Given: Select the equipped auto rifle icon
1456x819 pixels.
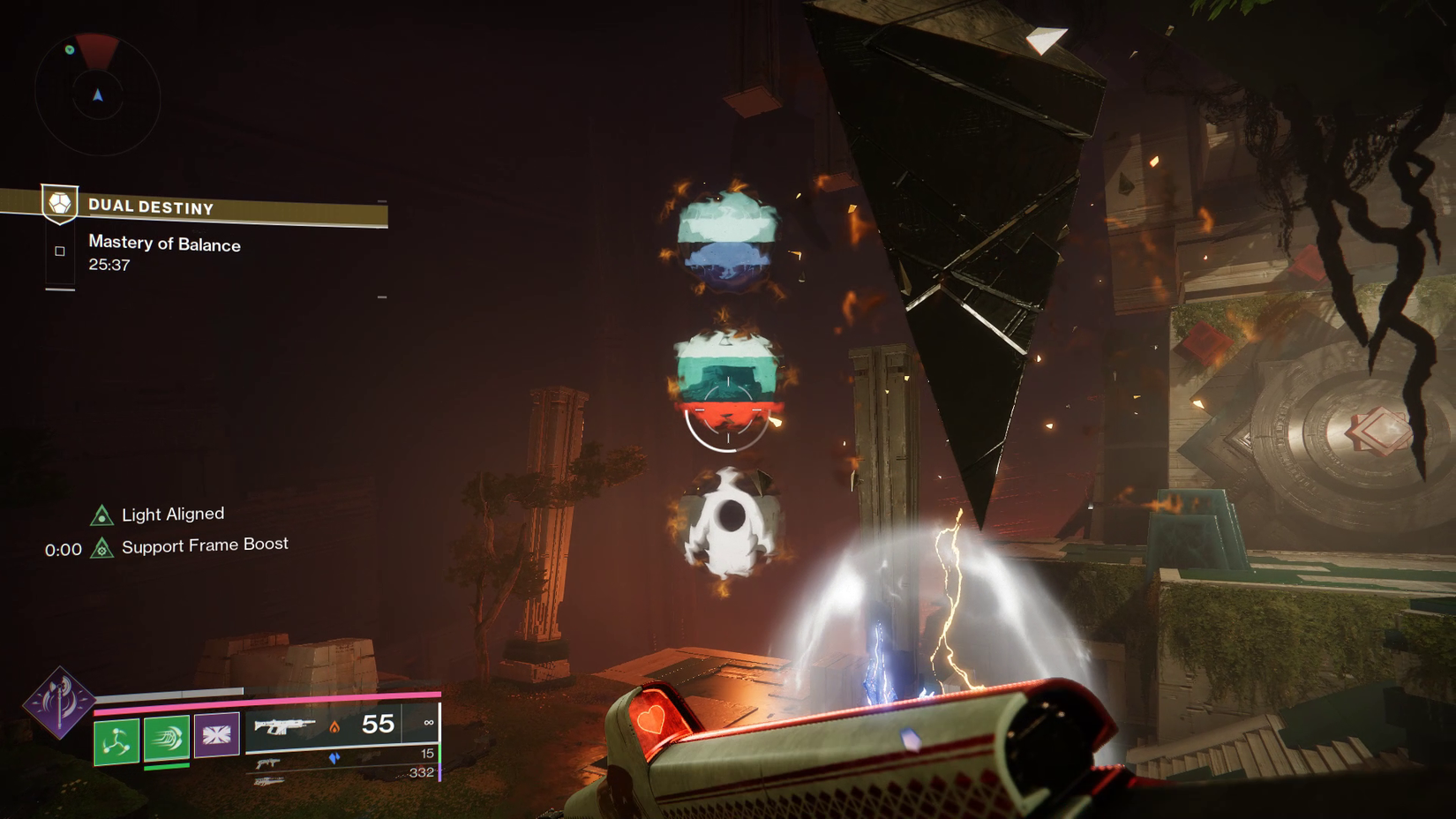Looking at the screenshot, I should [283, 727].
